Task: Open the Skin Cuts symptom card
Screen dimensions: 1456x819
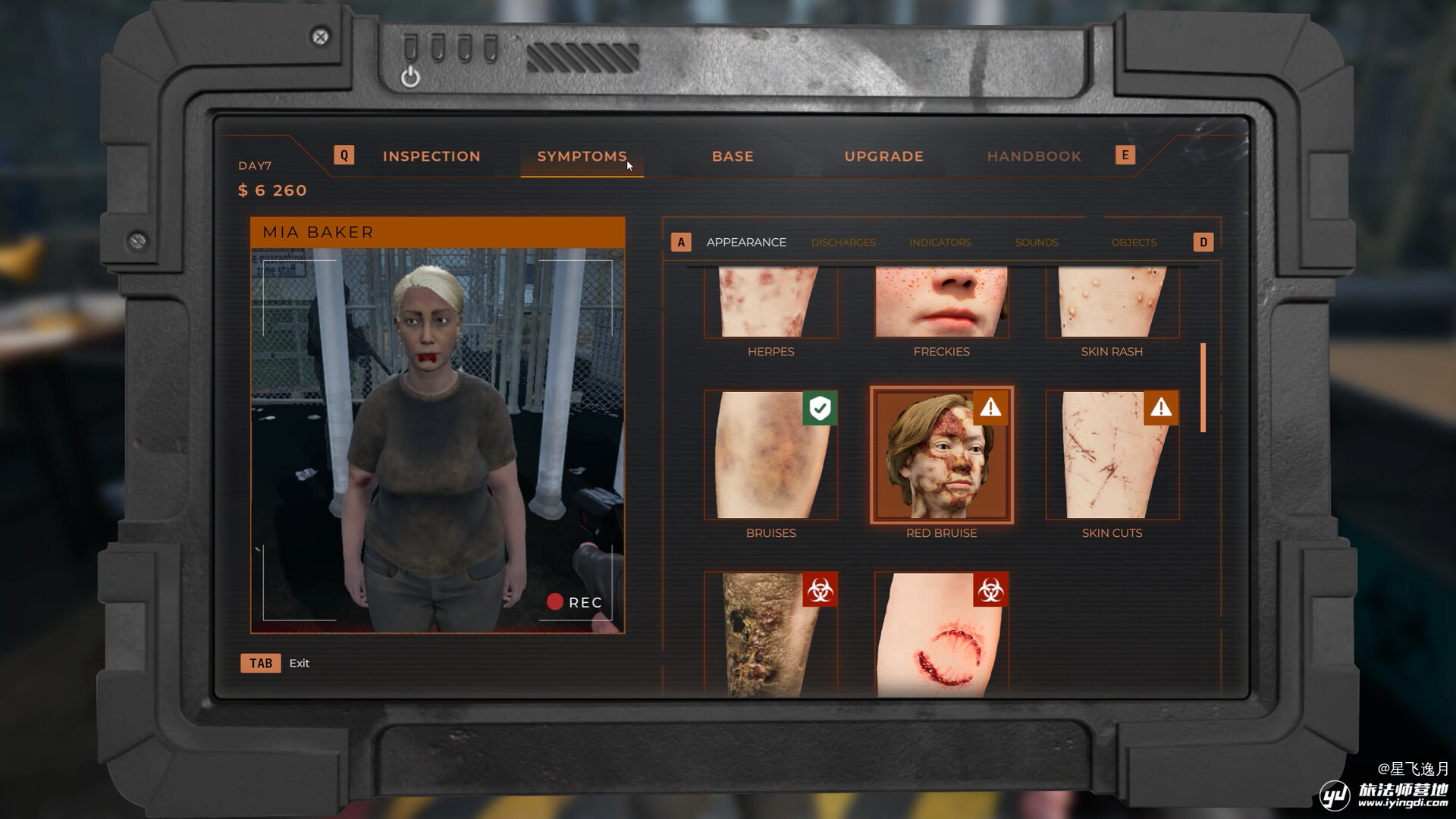Action: pyautogui.click(x=1112, y=455)
